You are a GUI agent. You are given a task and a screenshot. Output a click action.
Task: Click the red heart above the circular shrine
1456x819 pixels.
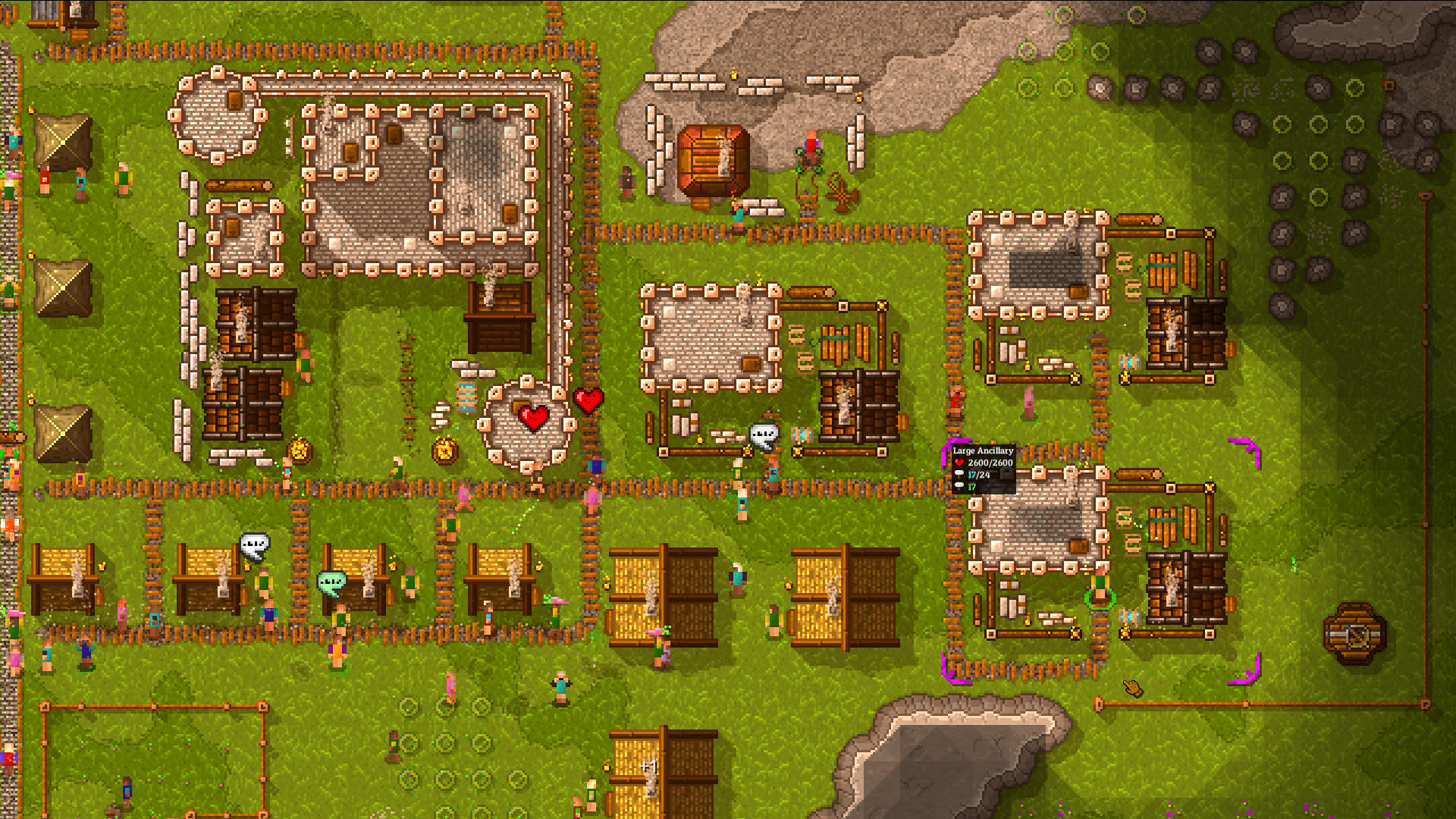[x=533, y=416]
